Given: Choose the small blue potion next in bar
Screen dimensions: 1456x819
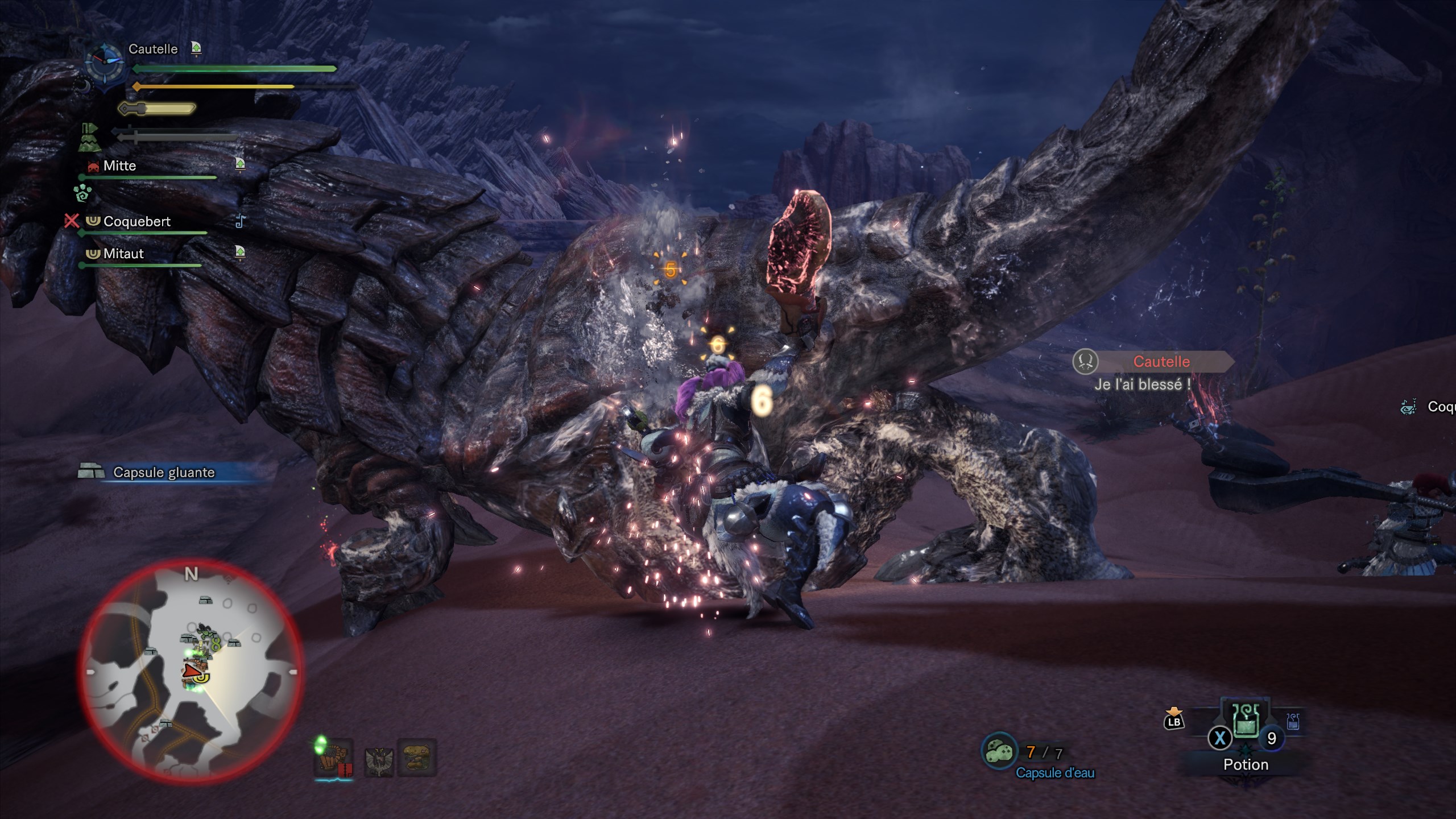Looking at the screenshot, I should tap(1293, 722).
